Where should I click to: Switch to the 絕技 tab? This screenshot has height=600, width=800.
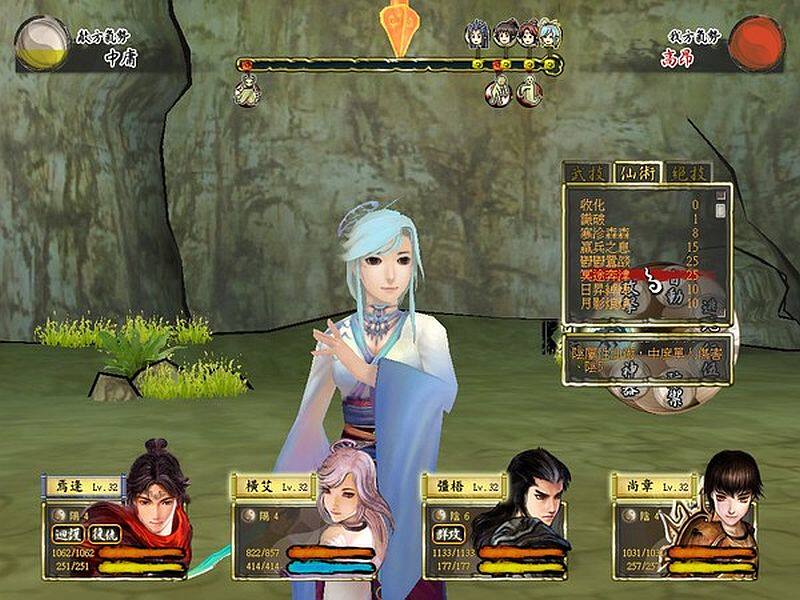pyautogui.click(x=688, y=172)
